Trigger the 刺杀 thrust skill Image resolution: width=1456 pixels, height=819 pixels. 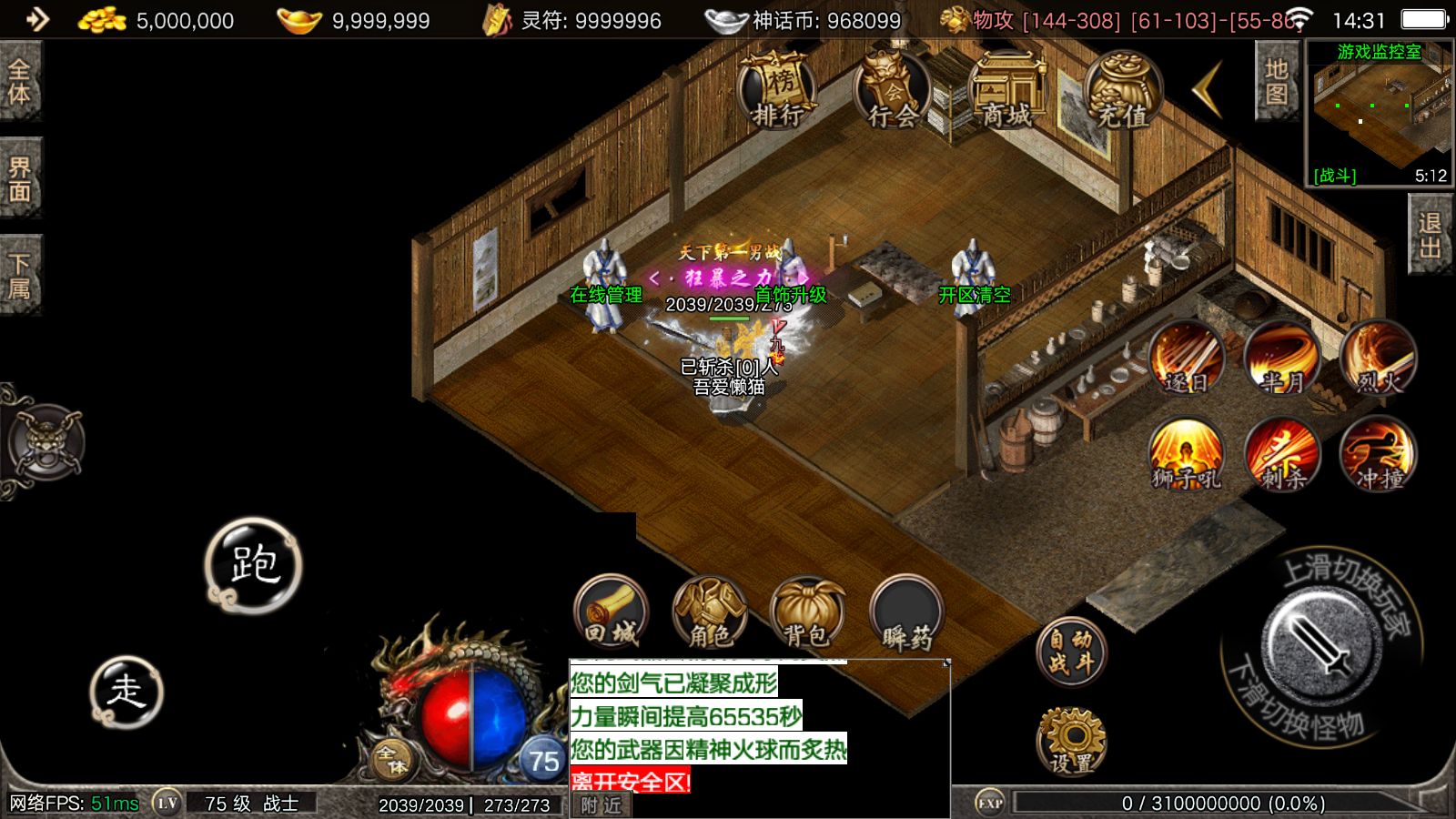tap(1282, 454)
